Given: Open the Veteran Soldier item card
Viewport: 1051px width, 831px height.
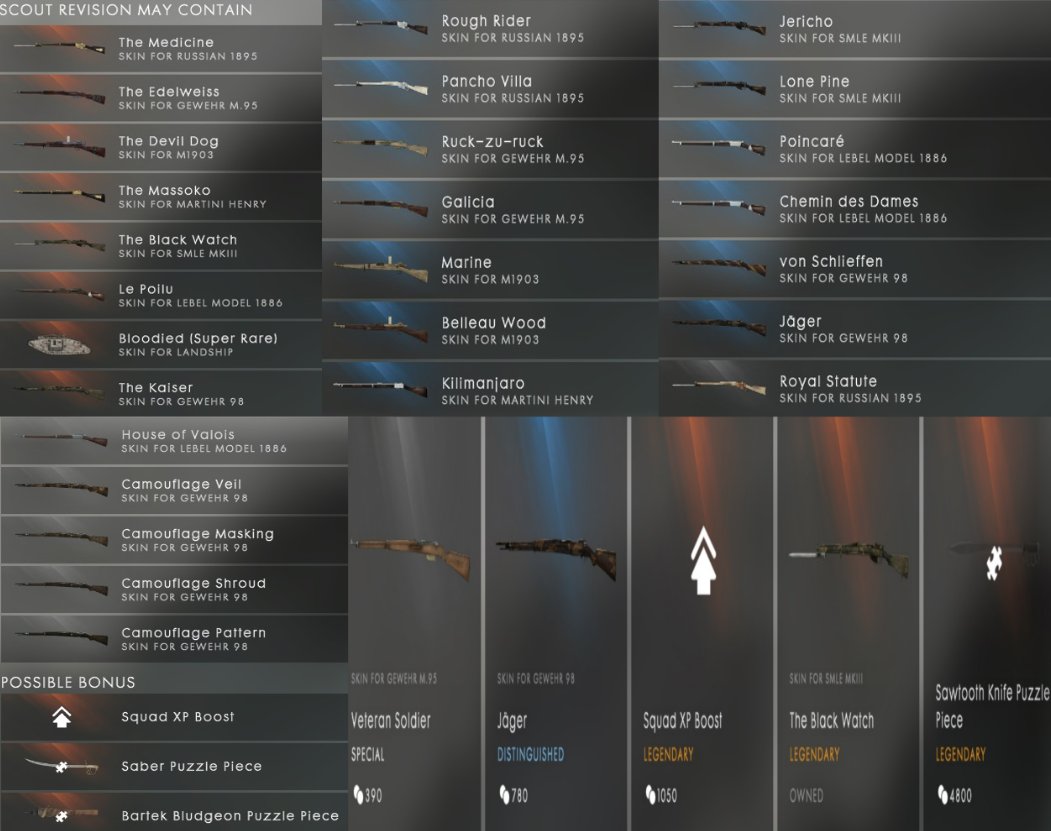Looking at the screenshot, I should coord(414,620).
